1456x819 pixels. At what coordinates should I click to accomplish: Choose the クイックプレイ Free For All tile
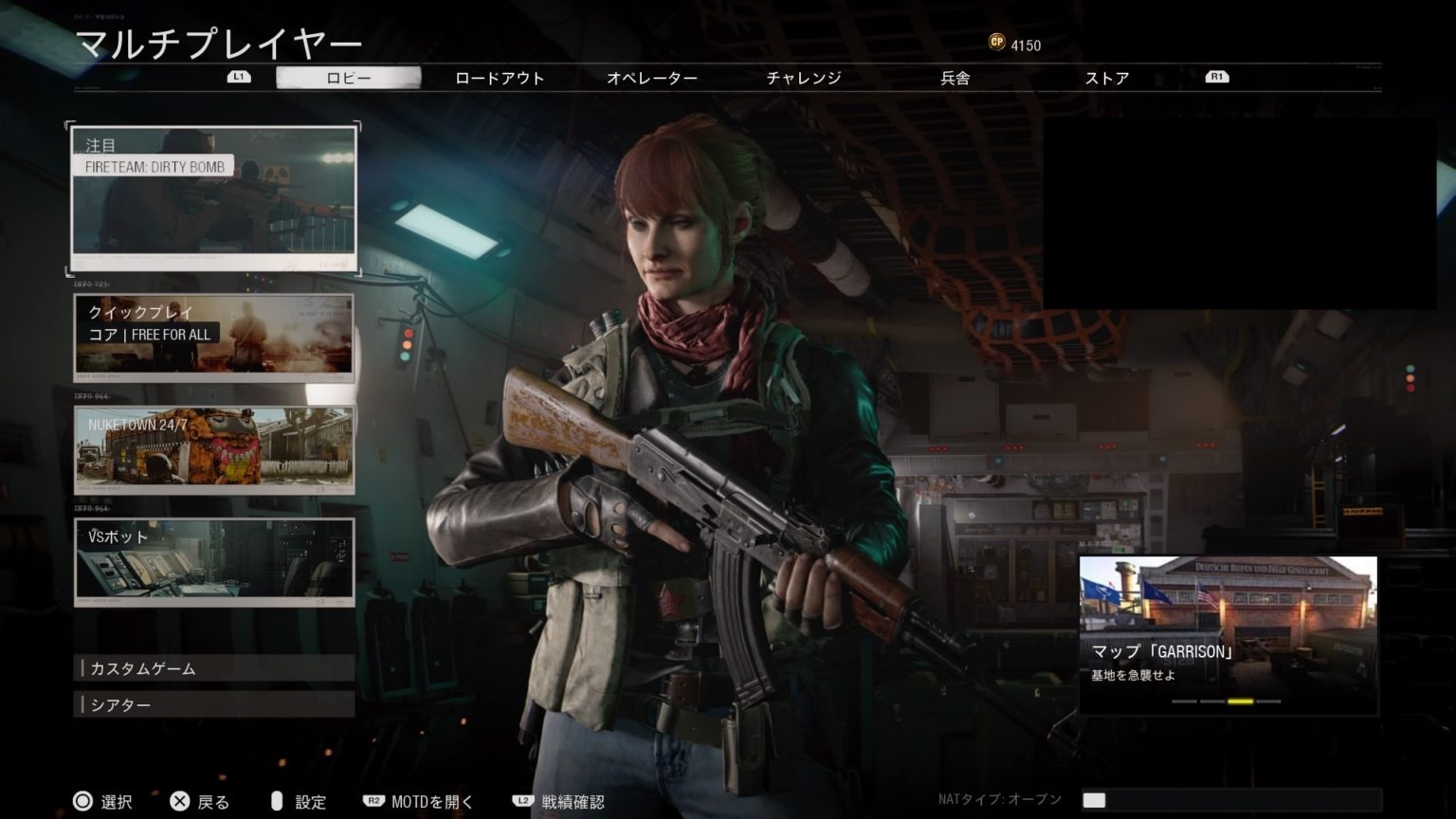214,337
